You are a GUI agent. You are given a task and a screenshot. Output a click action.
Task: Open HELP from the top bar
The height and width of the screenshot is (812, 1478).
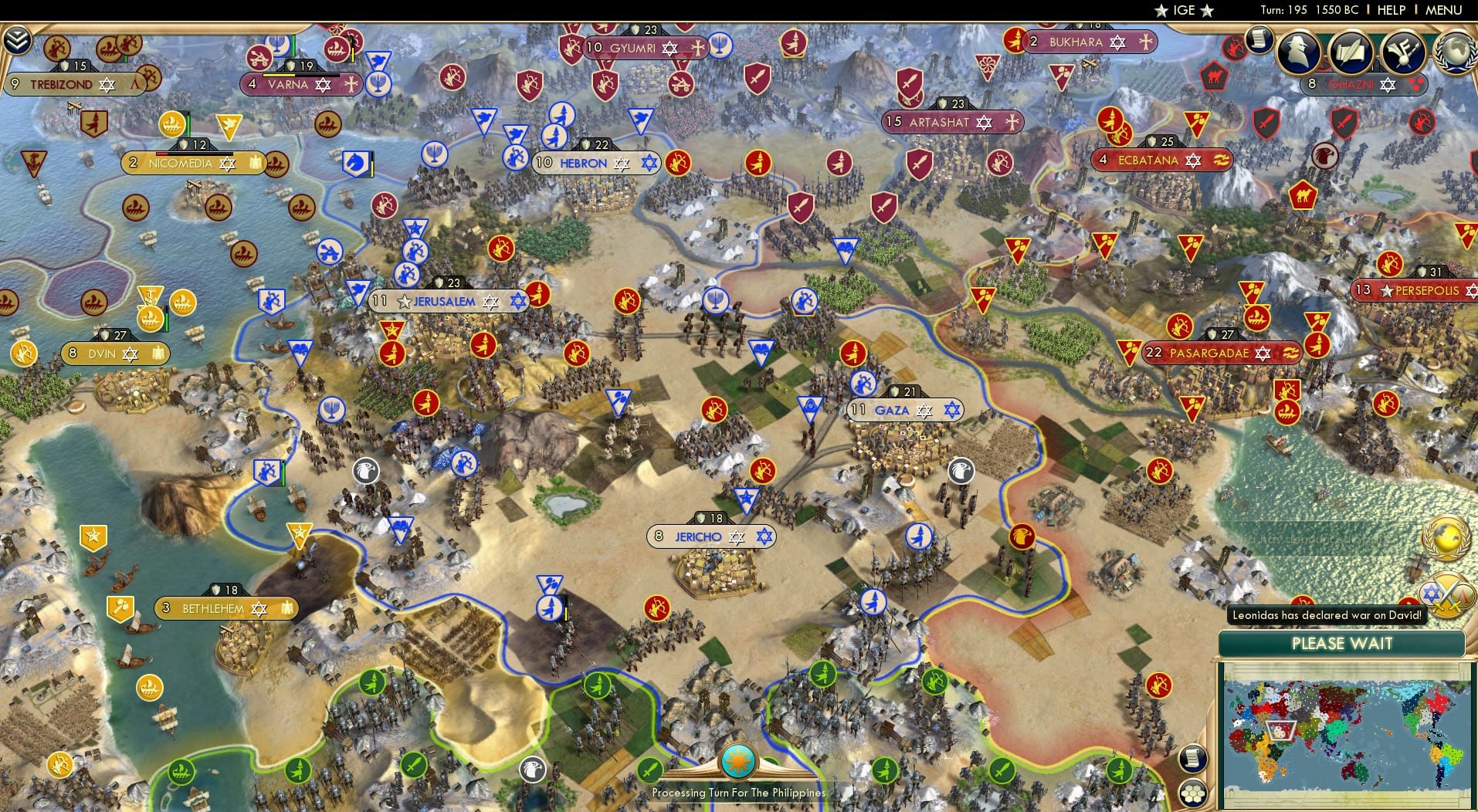tap(1391, 10)
